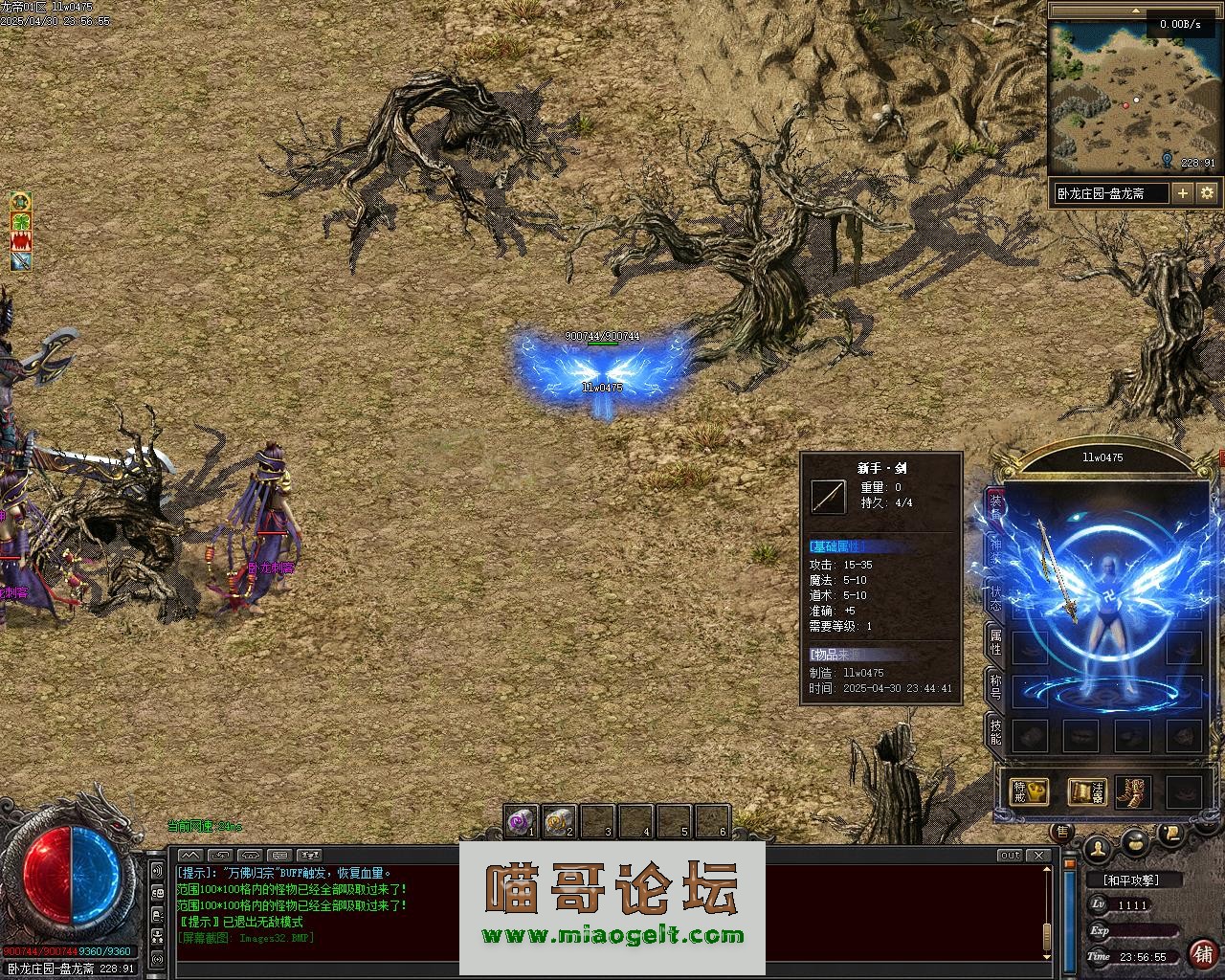Screen dimensions: 1225x980
Task: Switch to the 状态 (Status) tab
Action: click(995, 596)
